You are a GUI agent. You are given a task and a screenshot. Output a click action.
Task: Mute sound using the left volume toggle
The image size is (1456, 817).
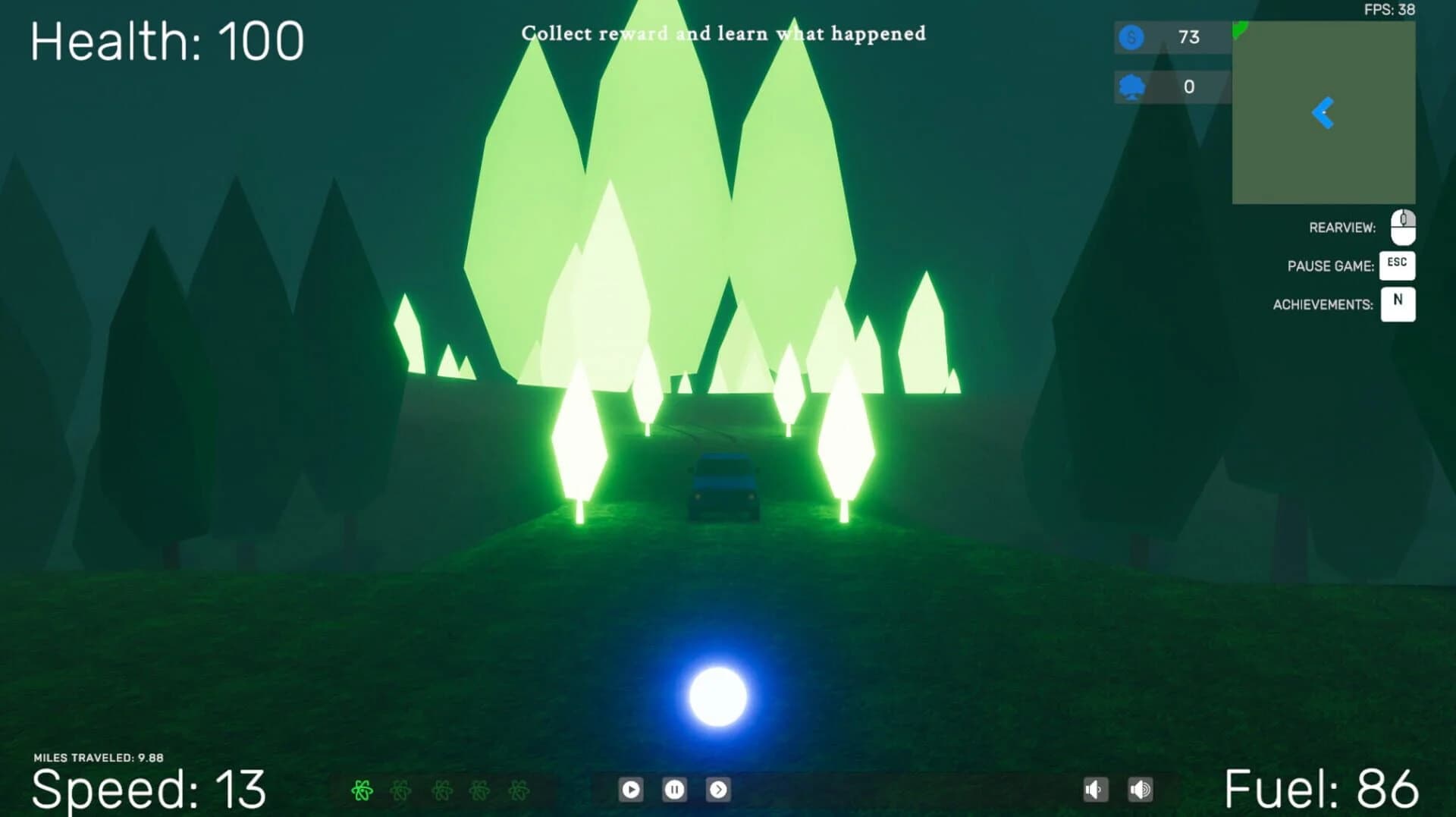click(1094, 790)
